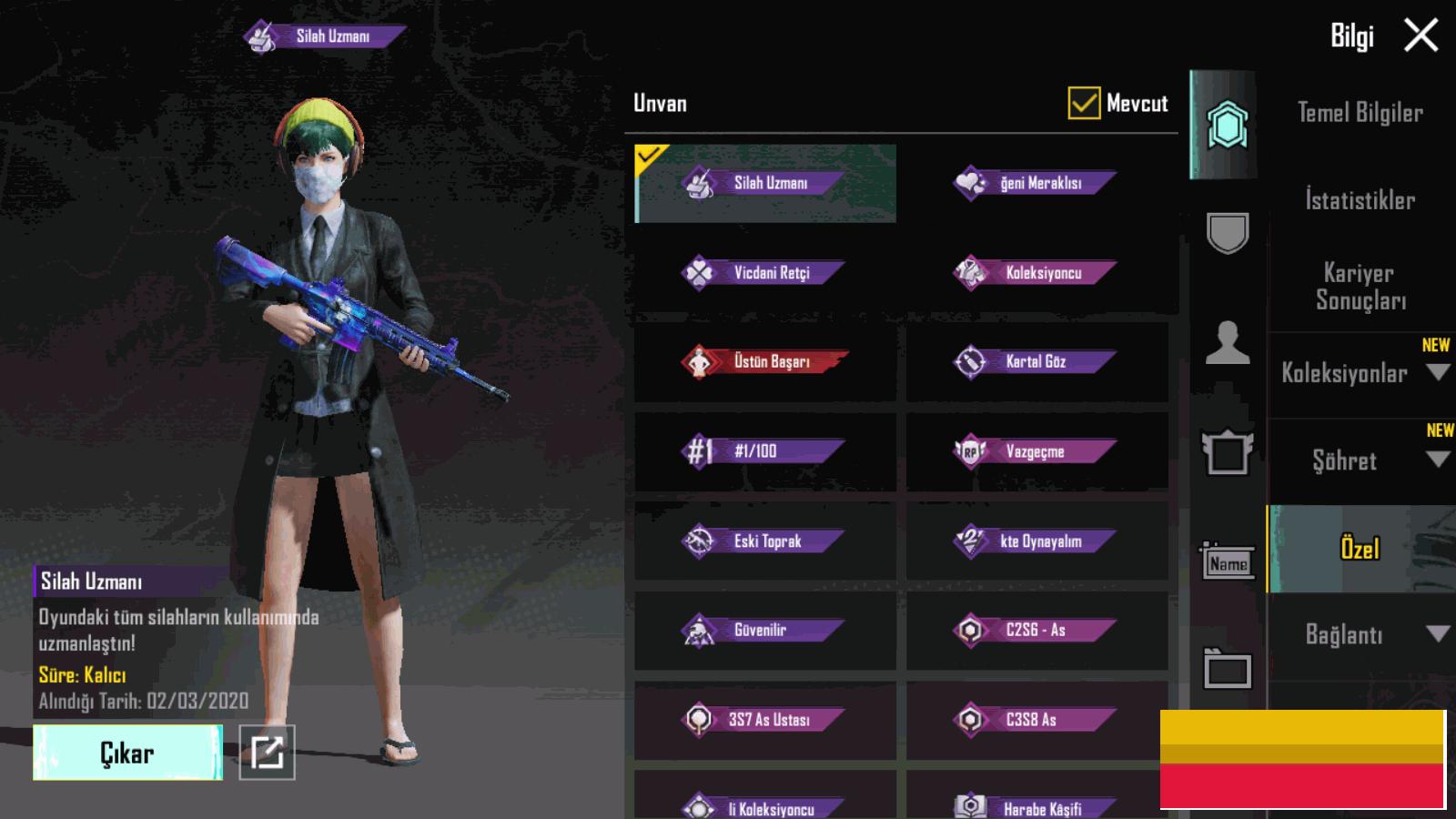
Task: Open the Name card category icon
Action: 1228,562
